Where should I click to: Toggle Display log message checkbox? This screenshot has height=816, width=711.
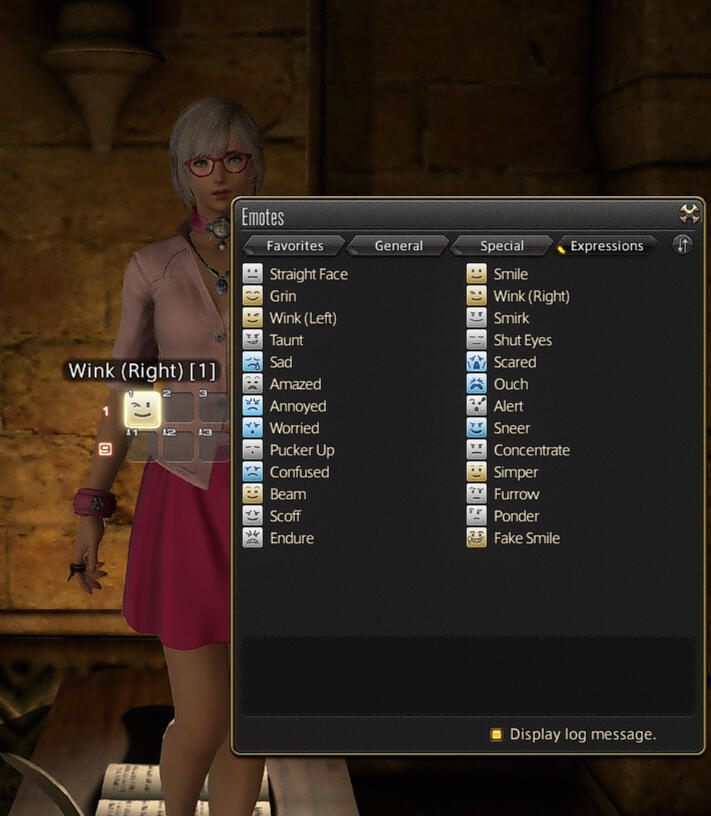coord(496,734)
